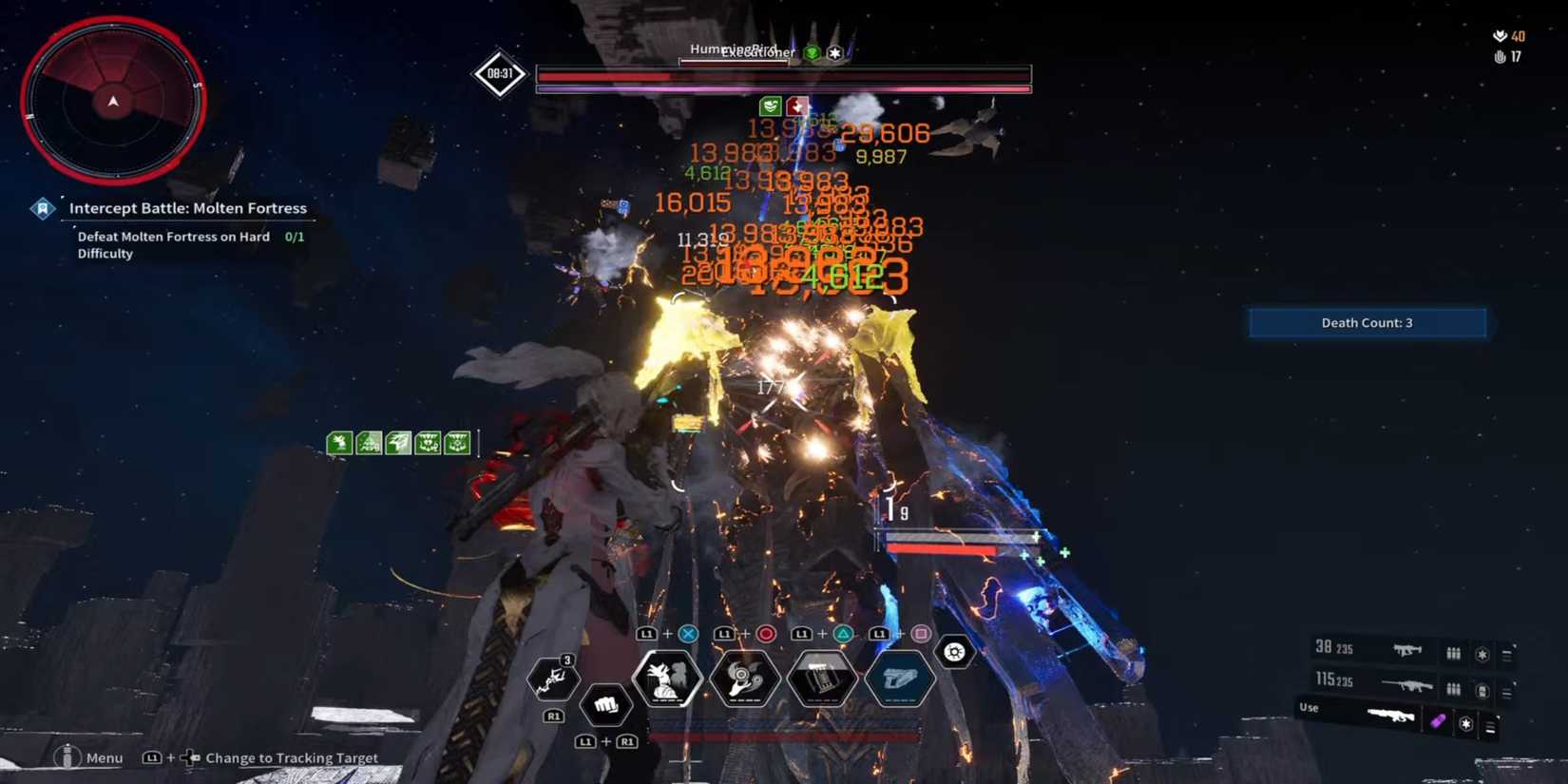Open the Menu from the bottom-left prompt

coord(88,757)
